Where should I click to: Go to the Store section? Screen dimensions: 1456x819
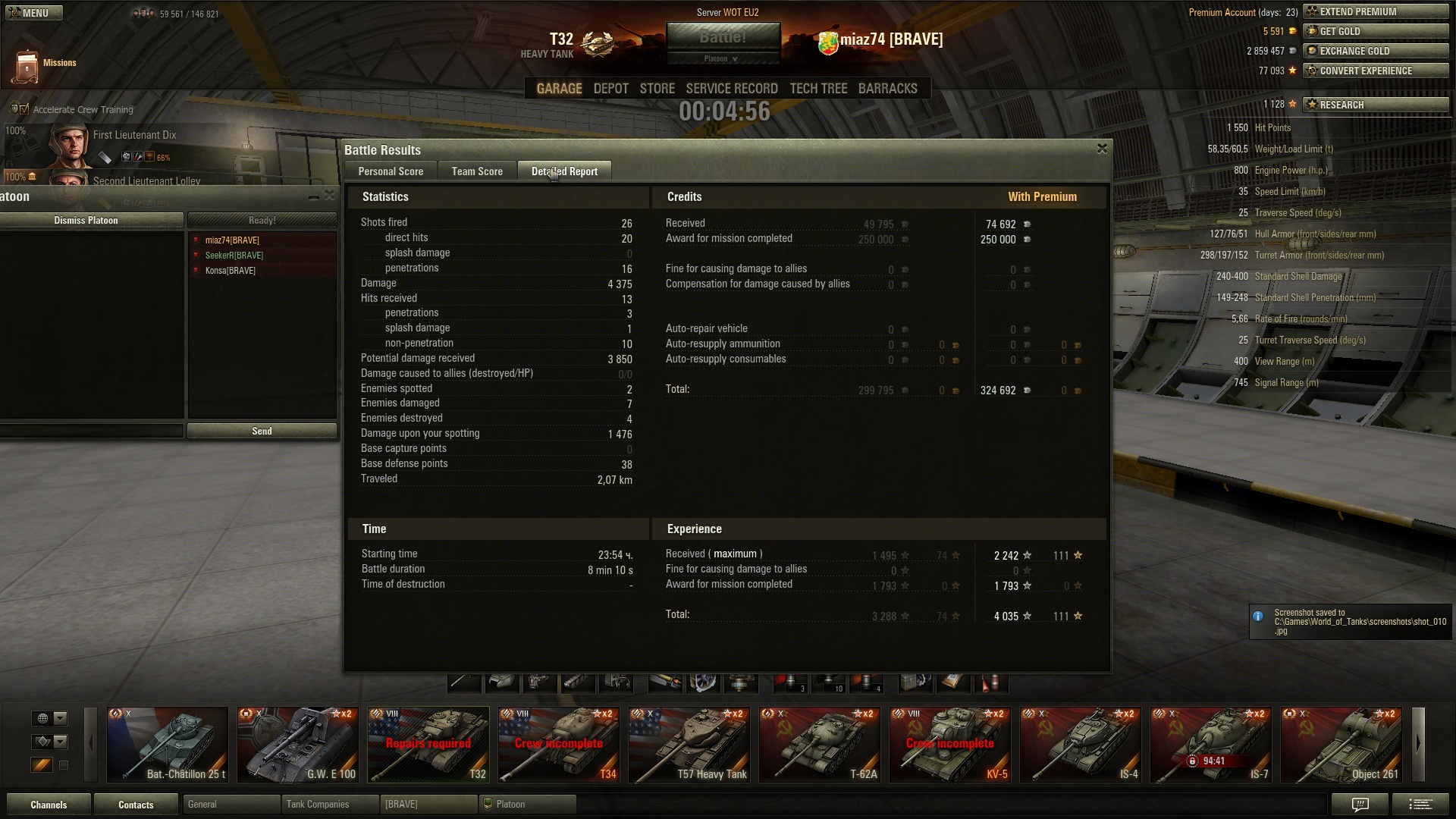click(x=657, y=89)
